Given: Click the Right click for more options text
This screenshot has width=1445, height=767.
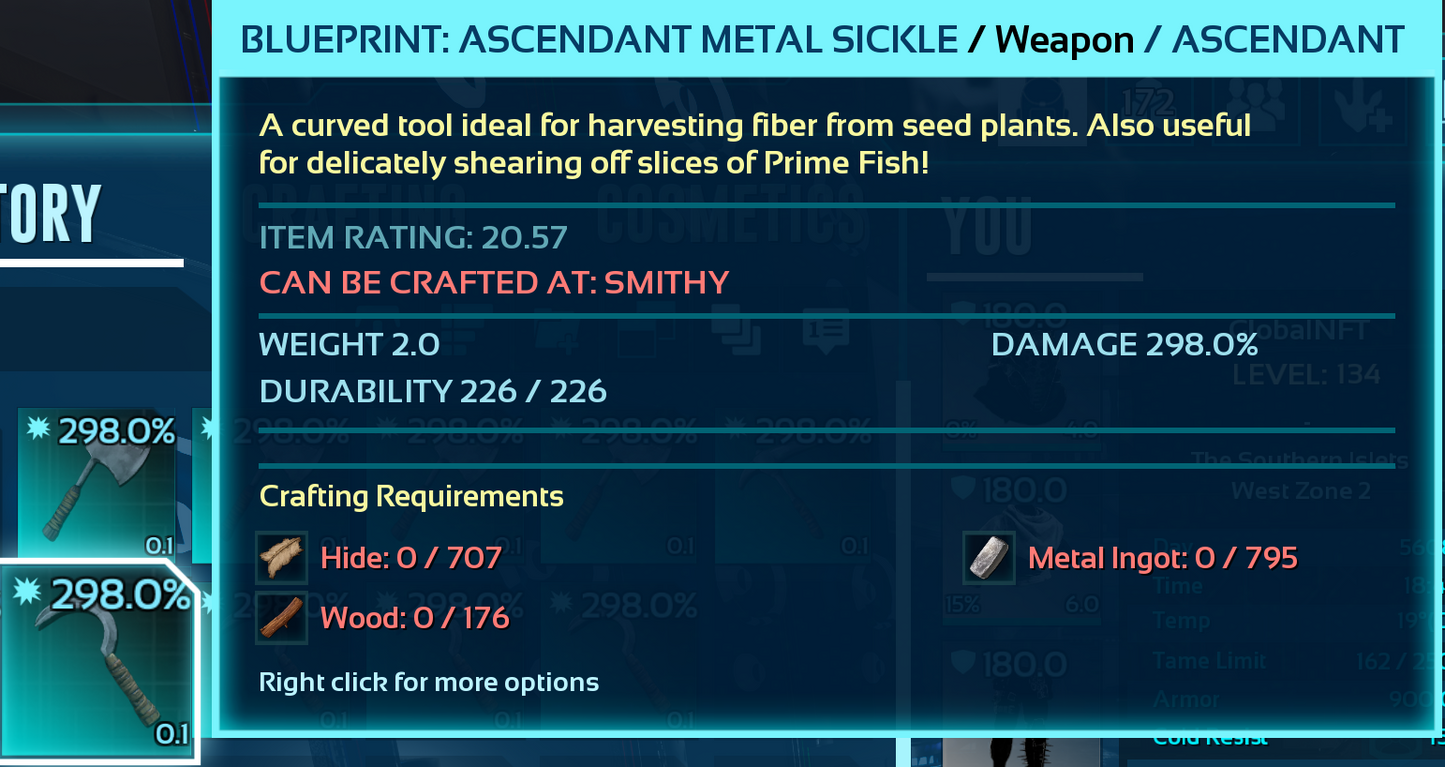Looking at the screenshot, I should tap(428, 682).
